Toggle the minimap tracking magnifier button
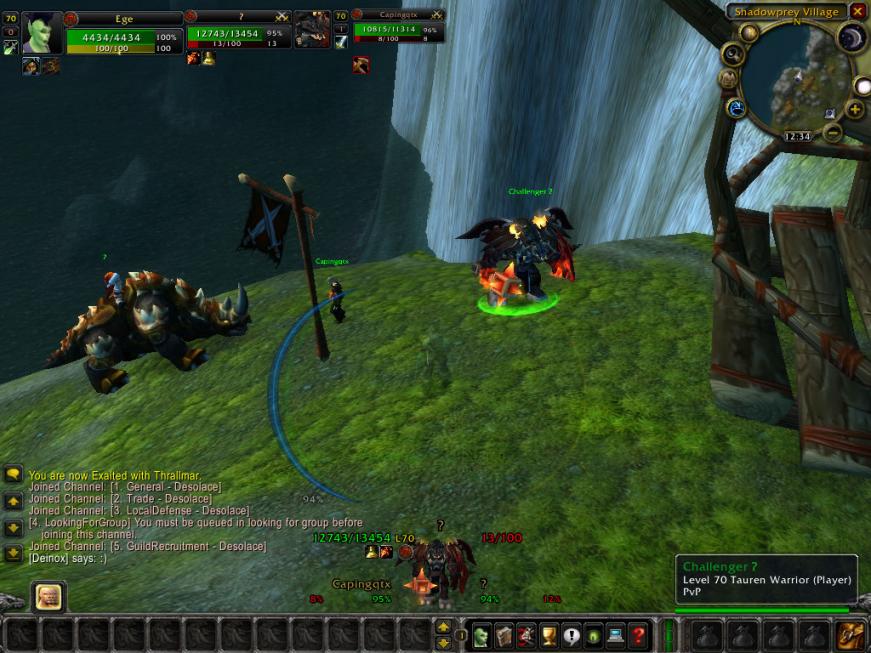871x653 pixels. coord(733,55)
